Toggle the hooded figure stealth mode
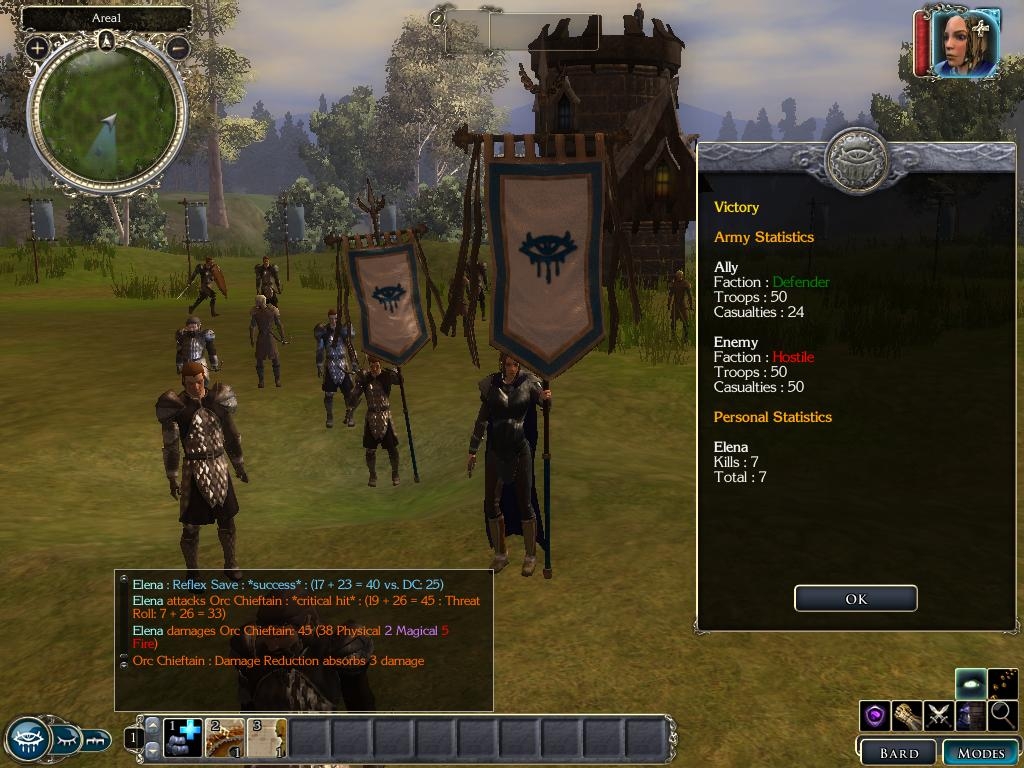The image size is (1024, 768). (x=970, y=715)
